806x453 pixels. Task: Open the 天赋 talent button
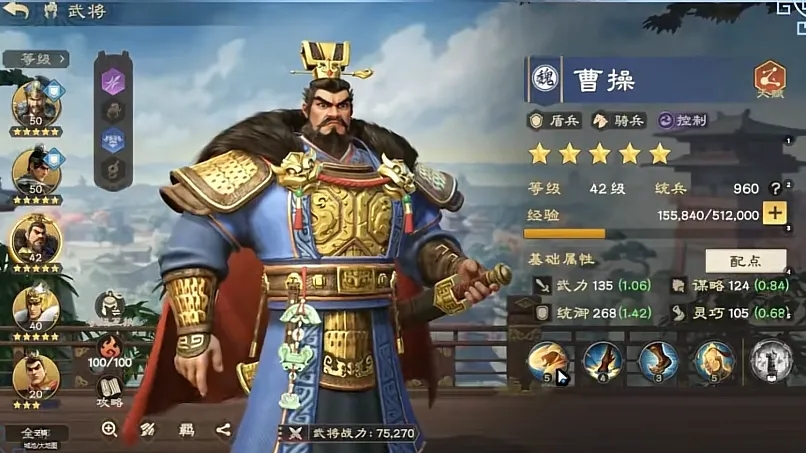(x=769, y=79)
